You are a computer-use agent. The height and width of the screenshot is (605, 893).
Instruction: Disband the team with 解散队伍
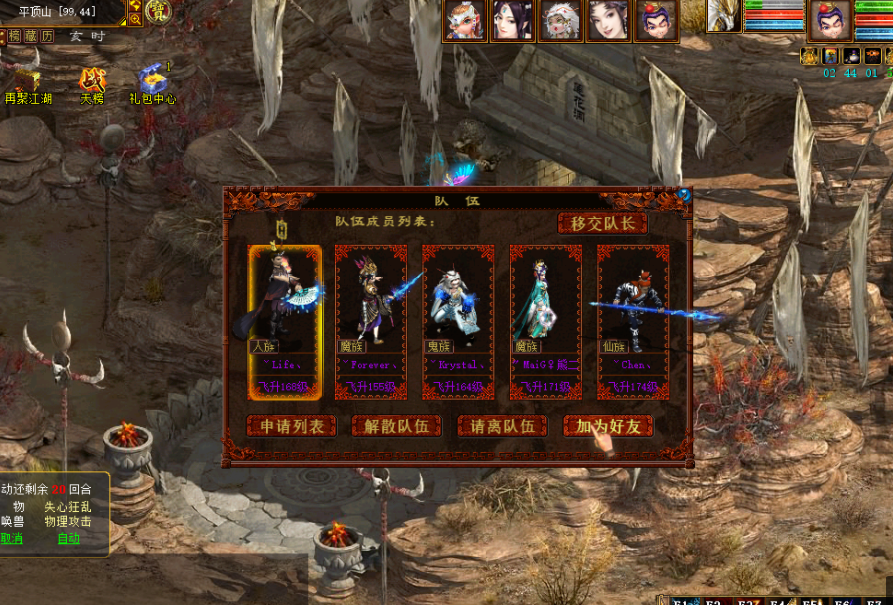click(397, 426)
